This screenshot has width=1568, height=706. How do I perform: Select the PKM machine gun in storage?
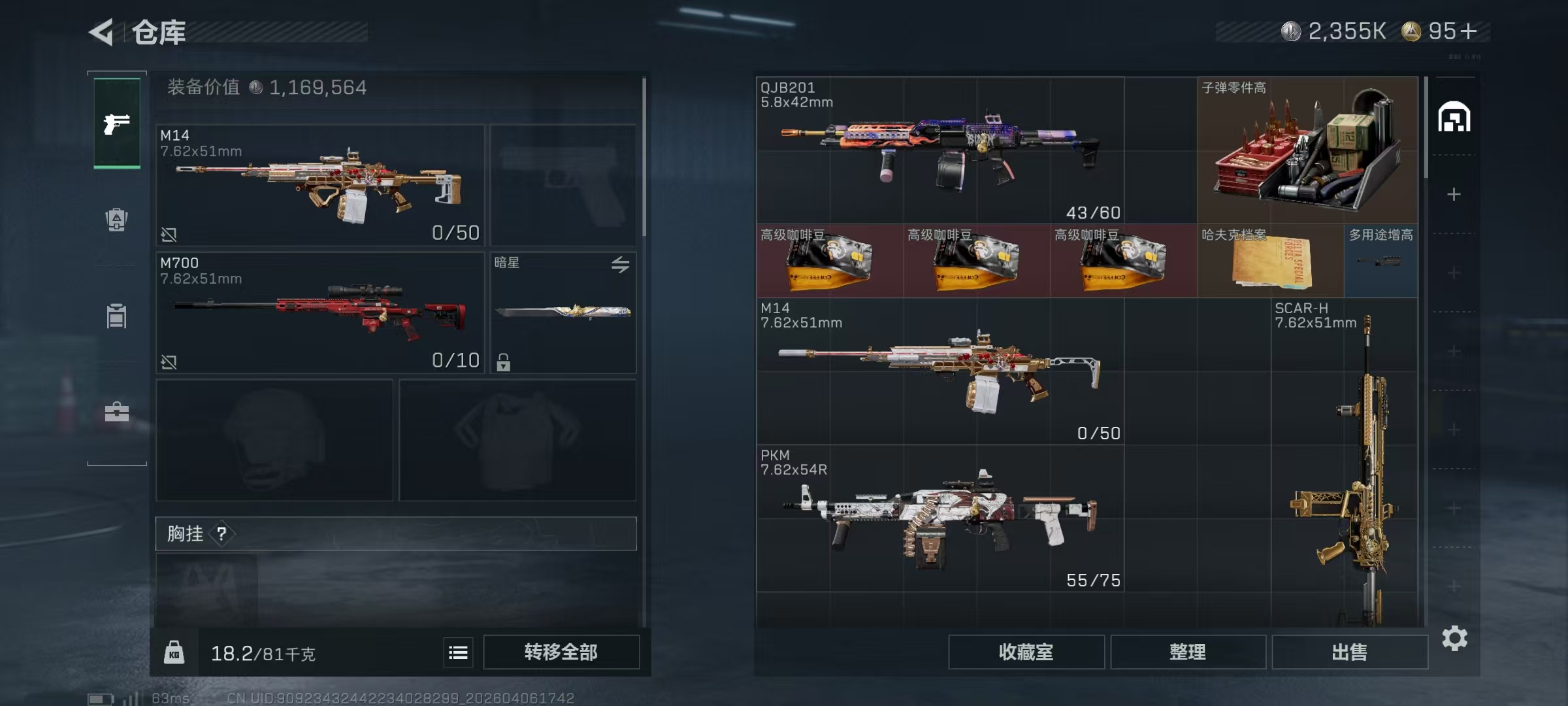(x=939, y=518)
